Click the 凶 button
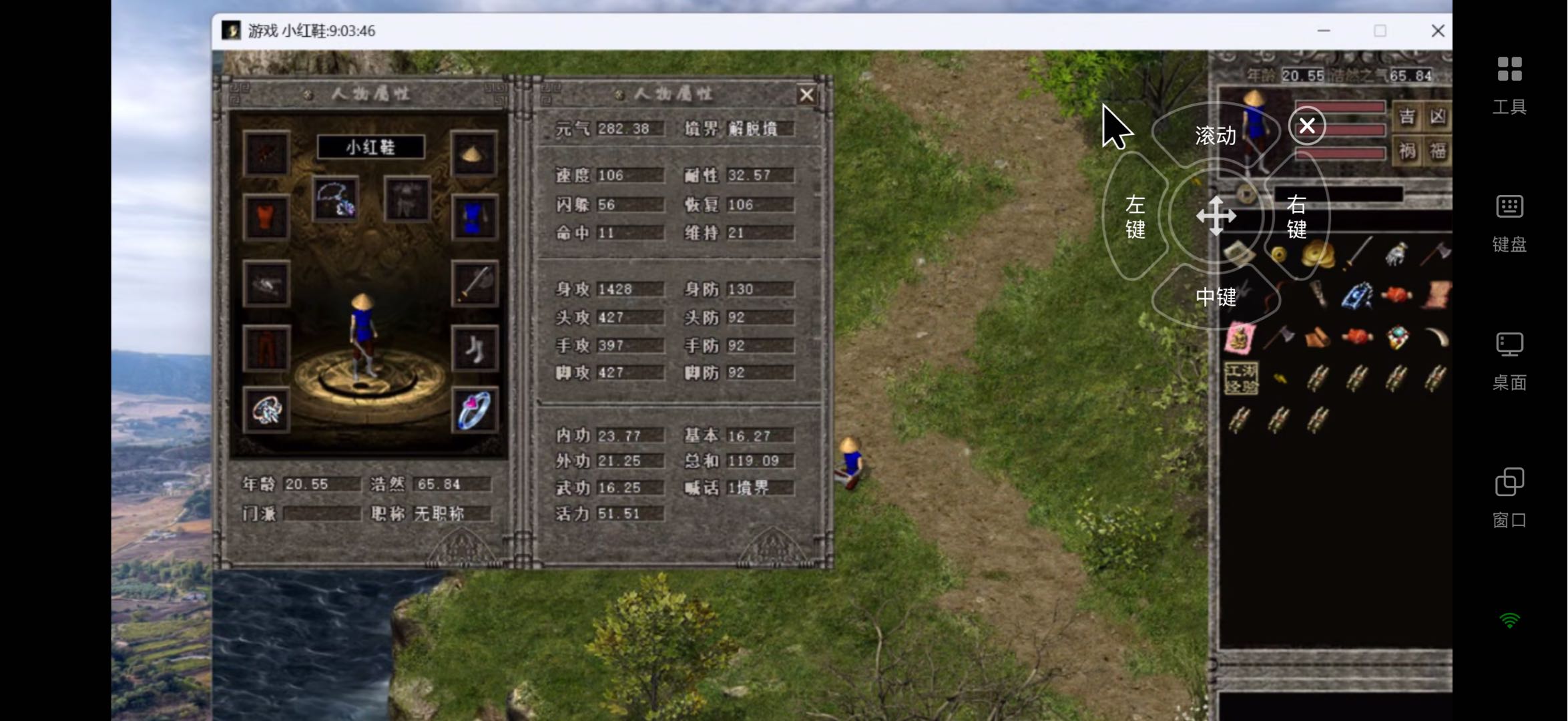 pos(1437,117)
